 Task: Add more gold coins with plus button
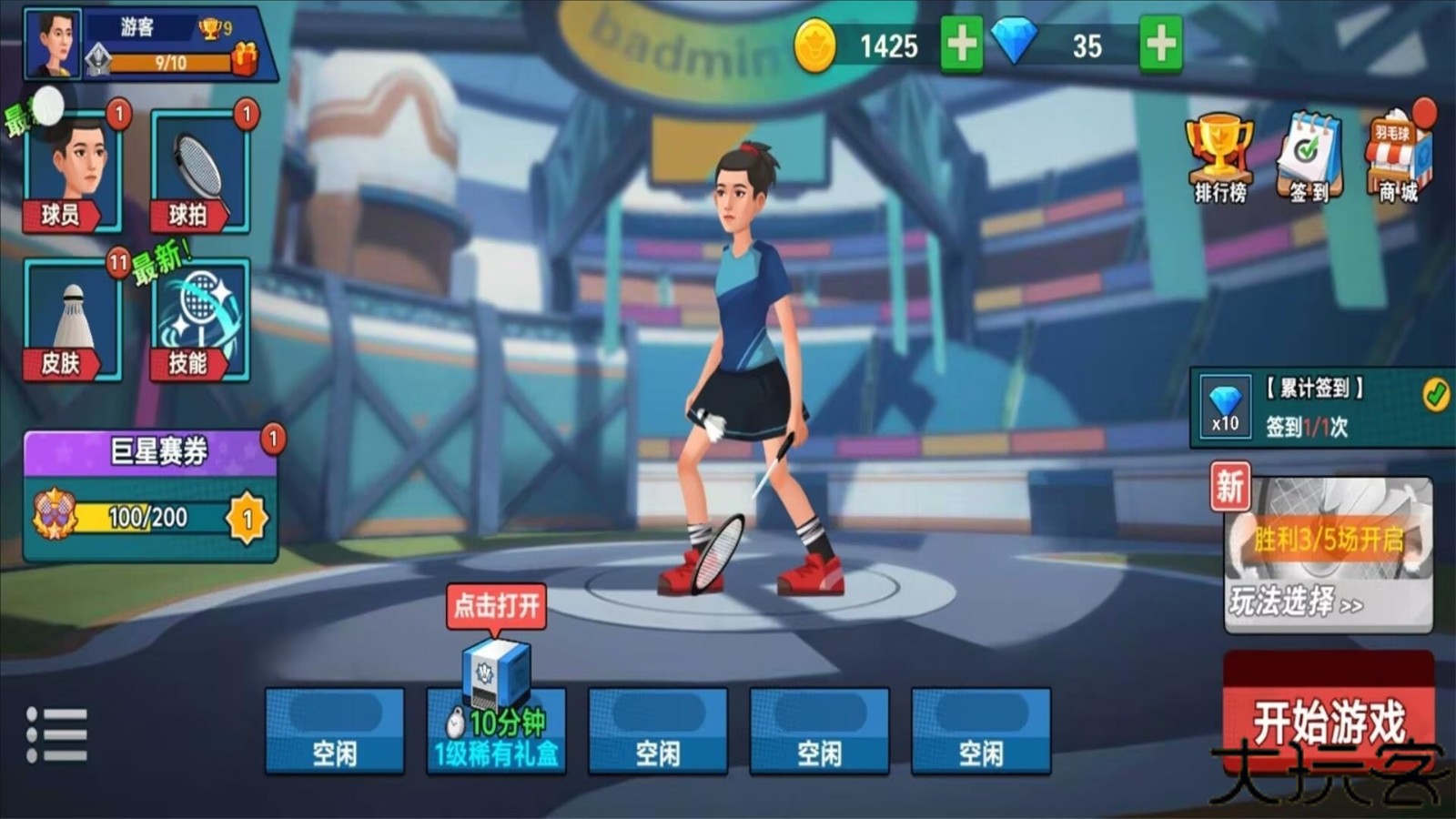click(961, 44)
